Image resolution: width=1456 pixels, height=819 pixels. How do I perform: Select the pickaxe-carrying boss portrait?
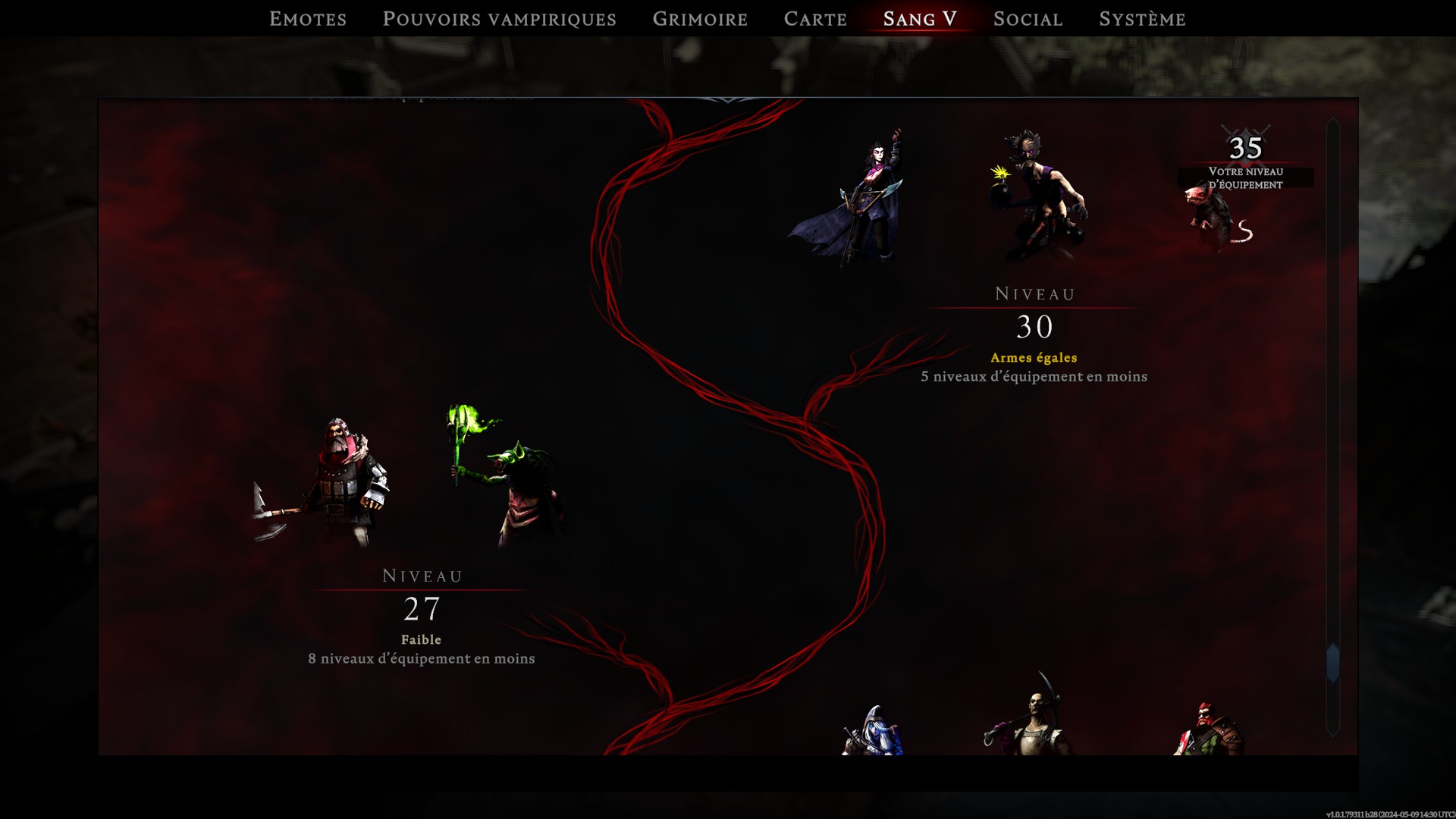click(1033, 720)
